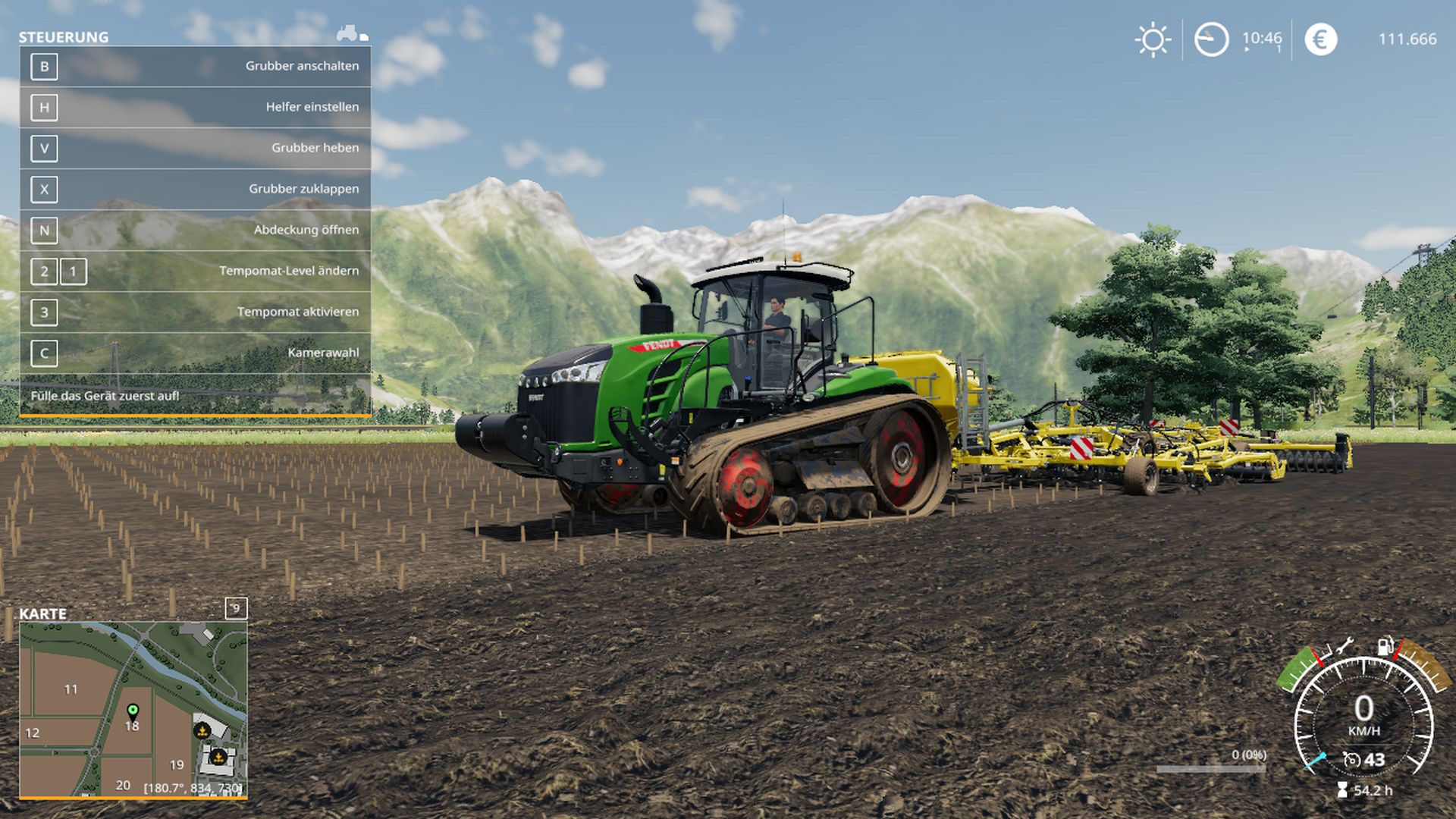The width and height of the screenshot is (1456, 819).
Task: Choose field 19 on the minimap
Action: [177, 764]
